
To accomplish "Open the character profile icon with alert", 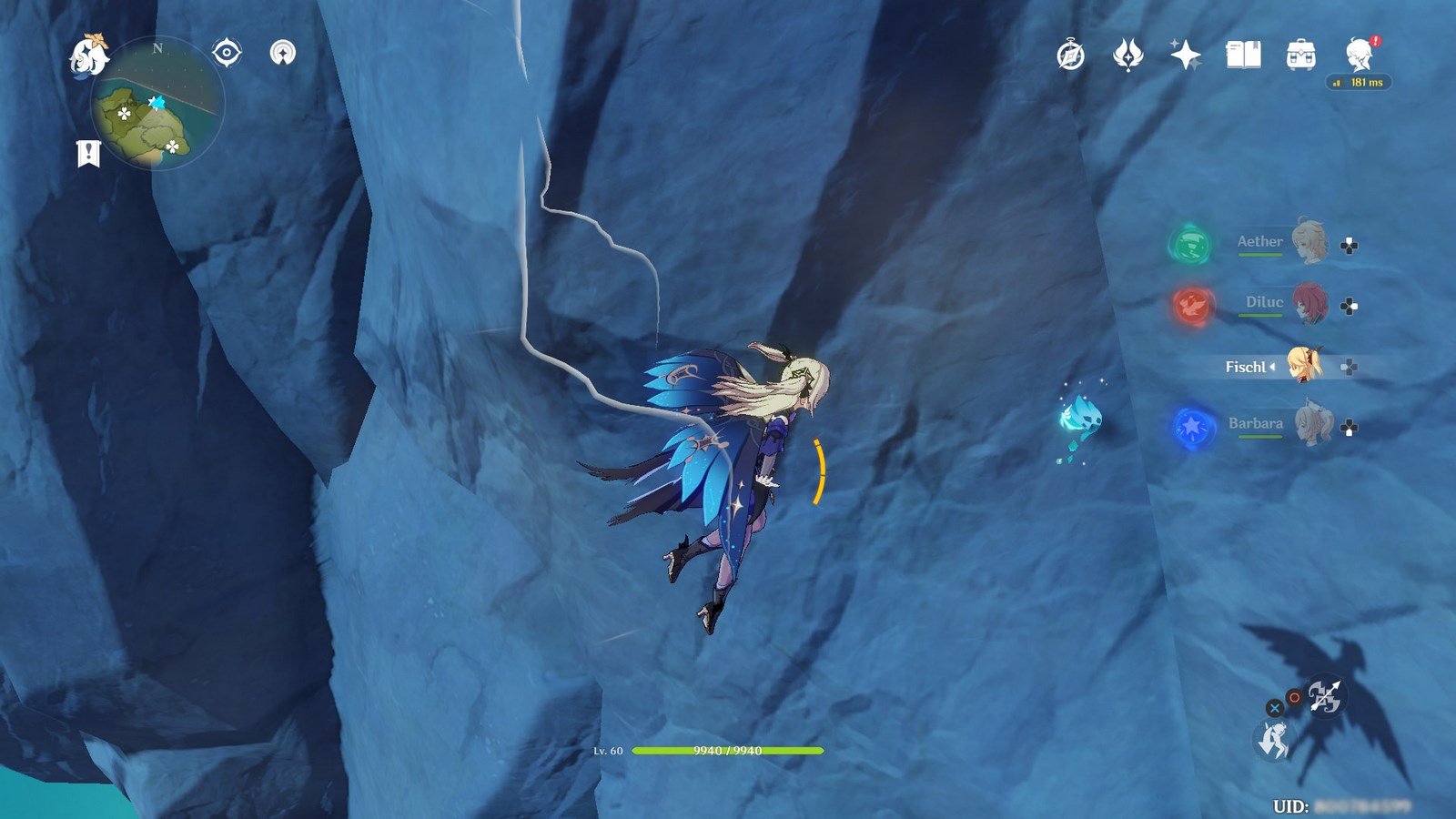I will click(1360, 55).
